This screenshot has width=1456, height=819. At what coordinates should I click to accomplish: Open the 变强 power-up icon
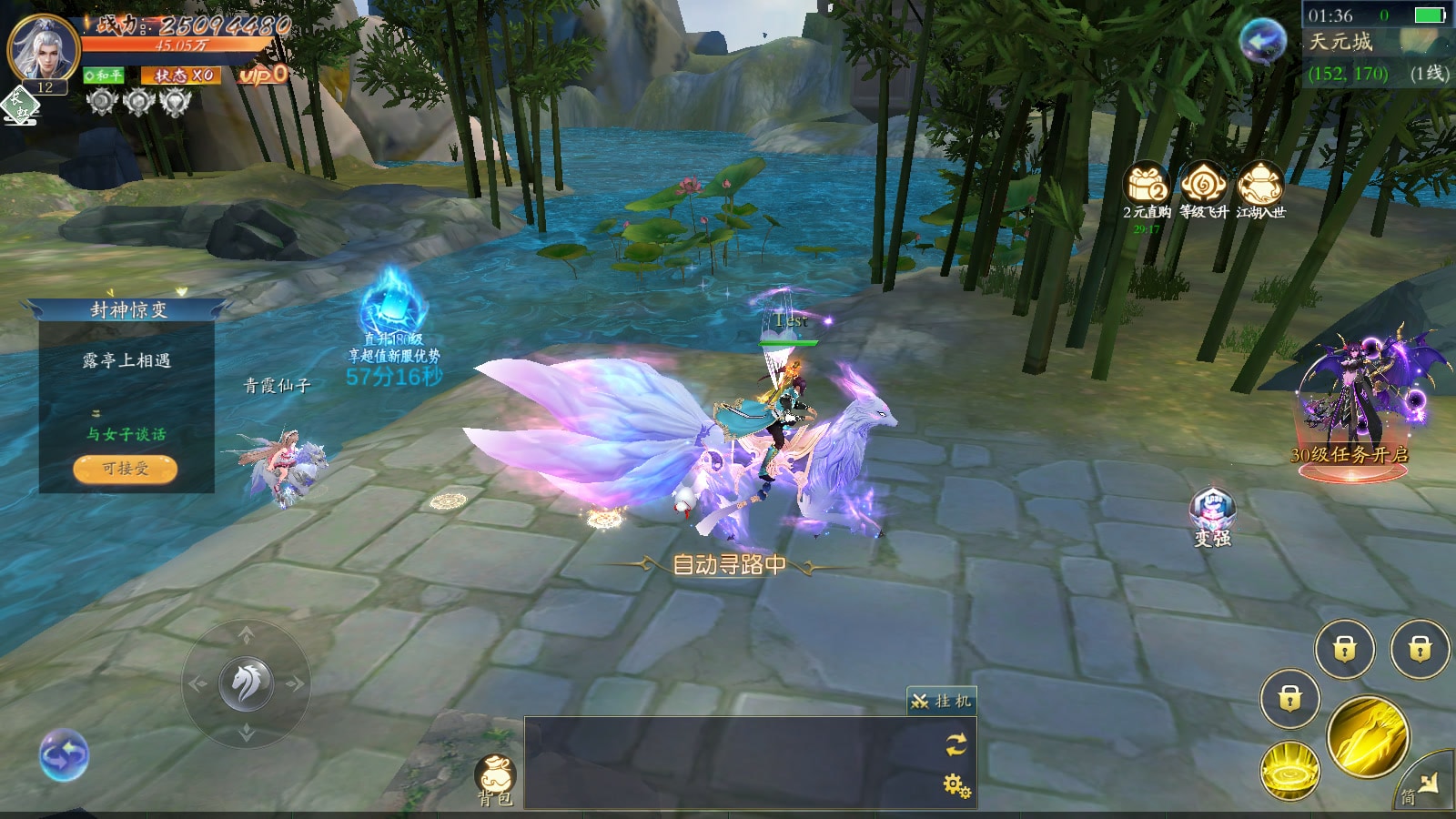pos(1212,512)
